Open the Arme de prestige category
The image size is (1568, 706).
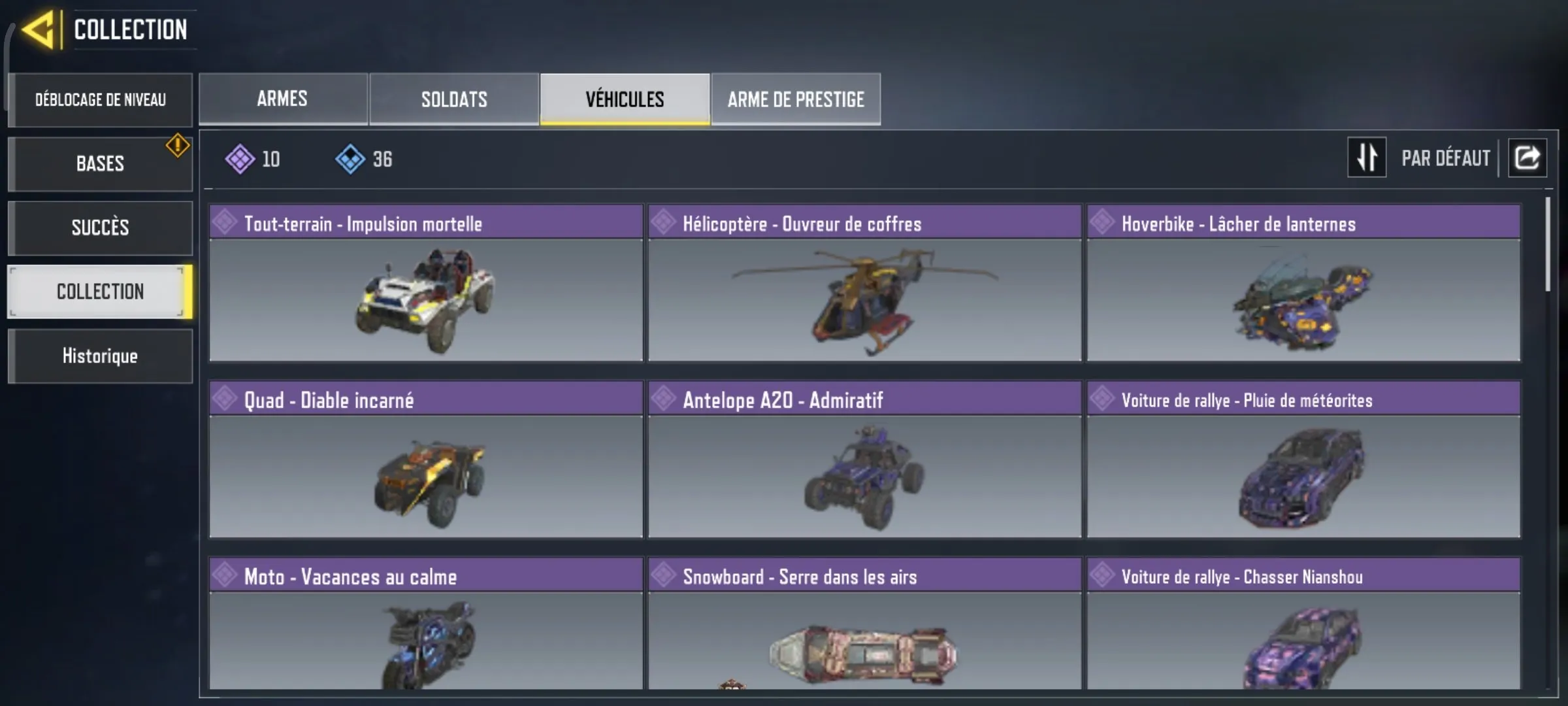[x=796, y=99]
